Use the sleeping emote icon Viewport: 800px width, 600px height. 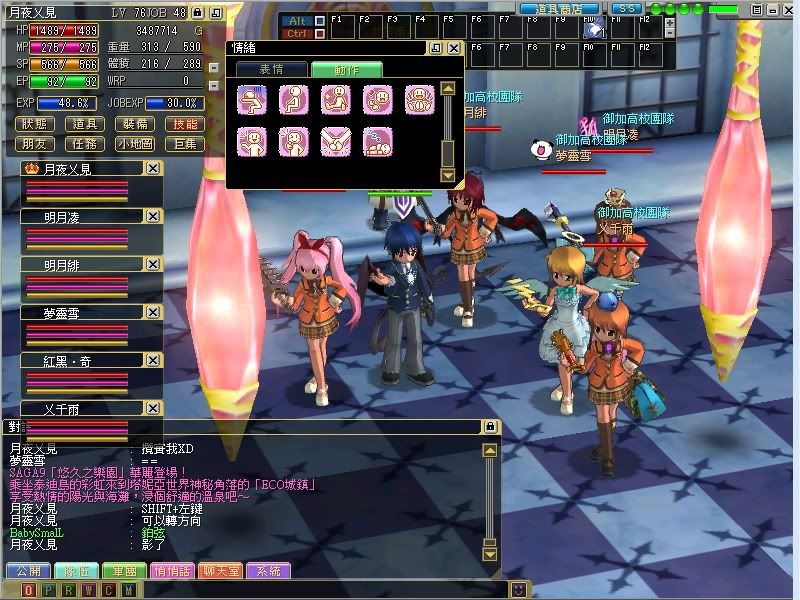click(377, 142)
